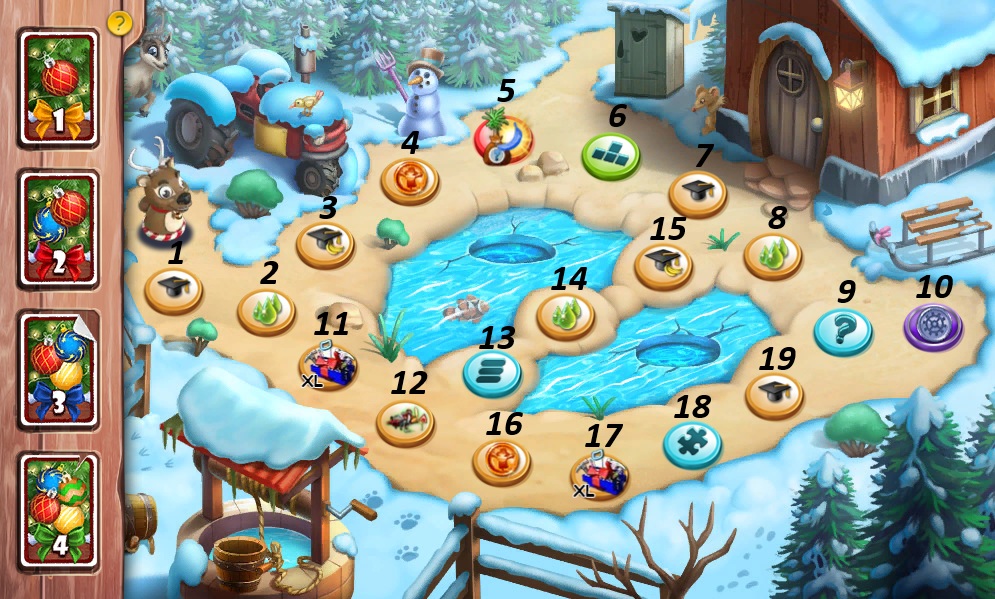
Task: Open level 9 blue question mark node
Action: click(x=843, y=331)
